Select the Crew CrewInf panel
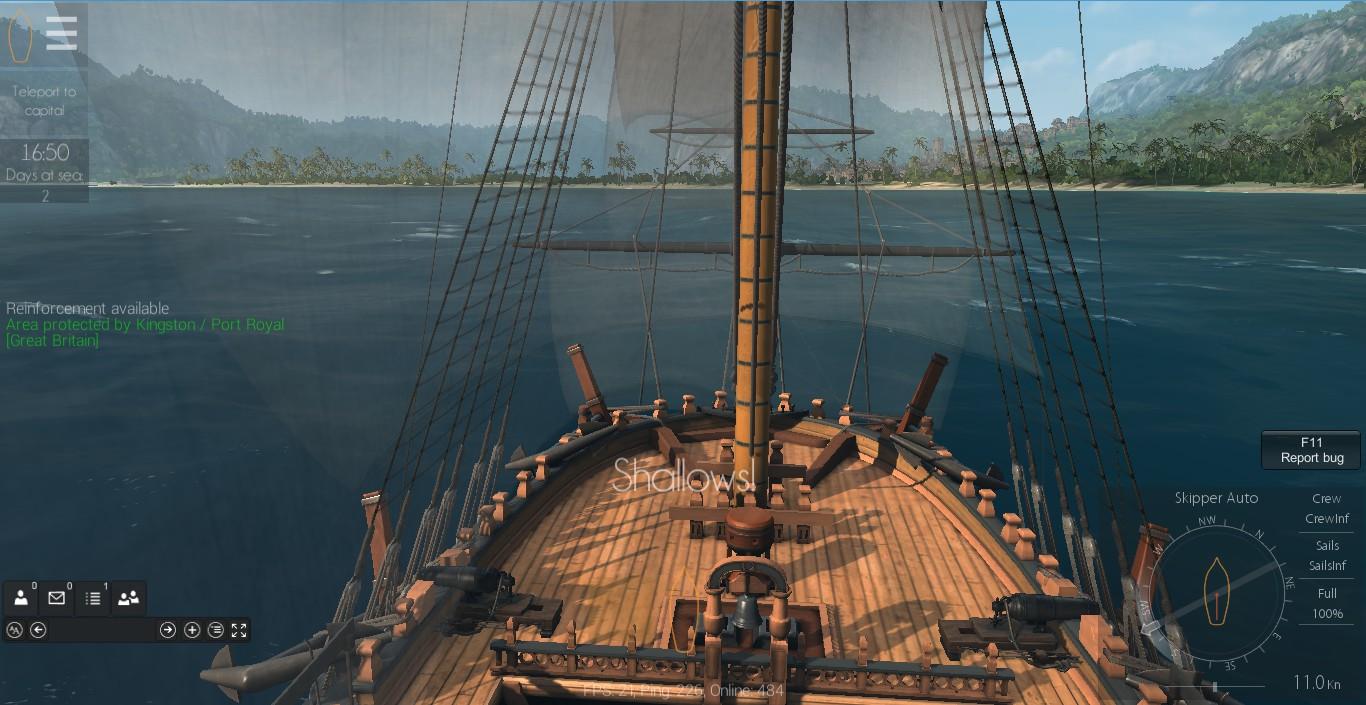The width and height of the screenshot is (1366, 705). [1327, 508]
